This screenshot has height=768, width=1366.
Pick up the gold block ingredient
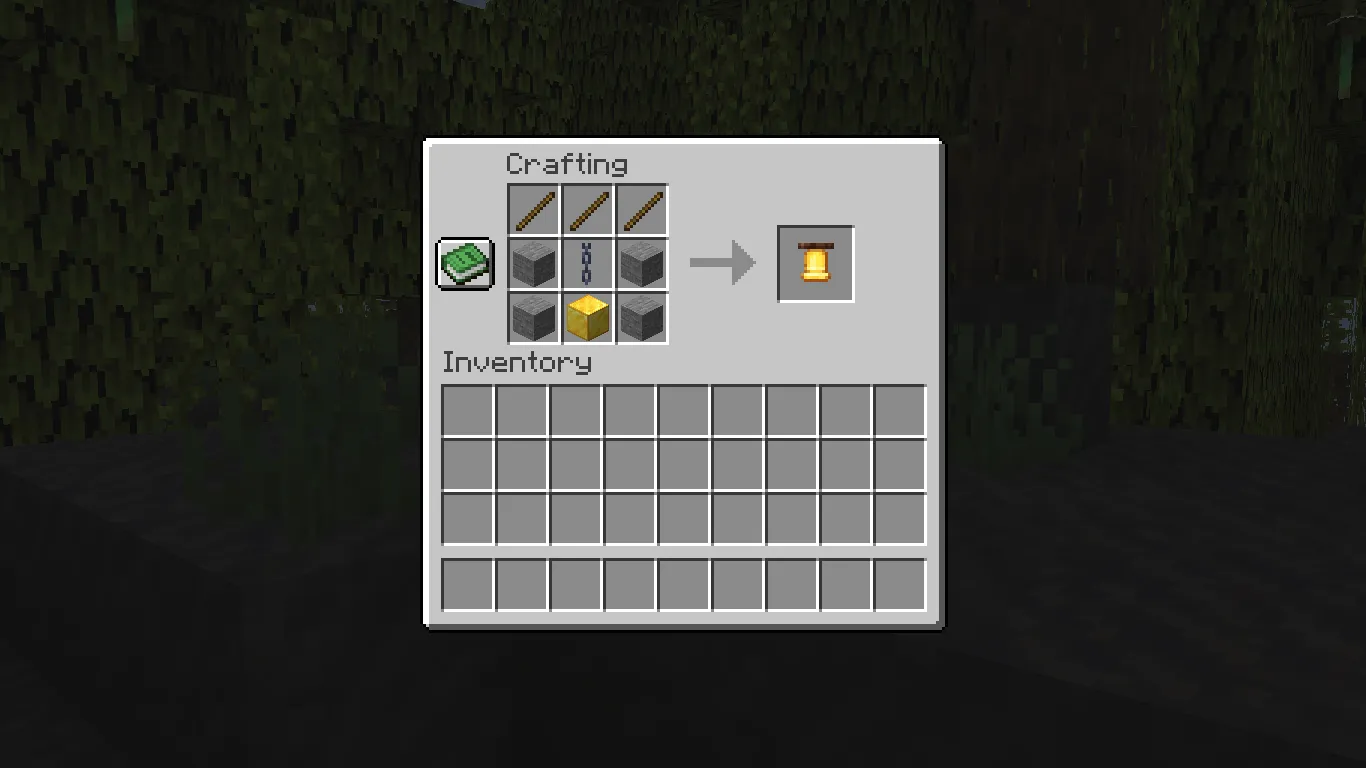[588, 318]
